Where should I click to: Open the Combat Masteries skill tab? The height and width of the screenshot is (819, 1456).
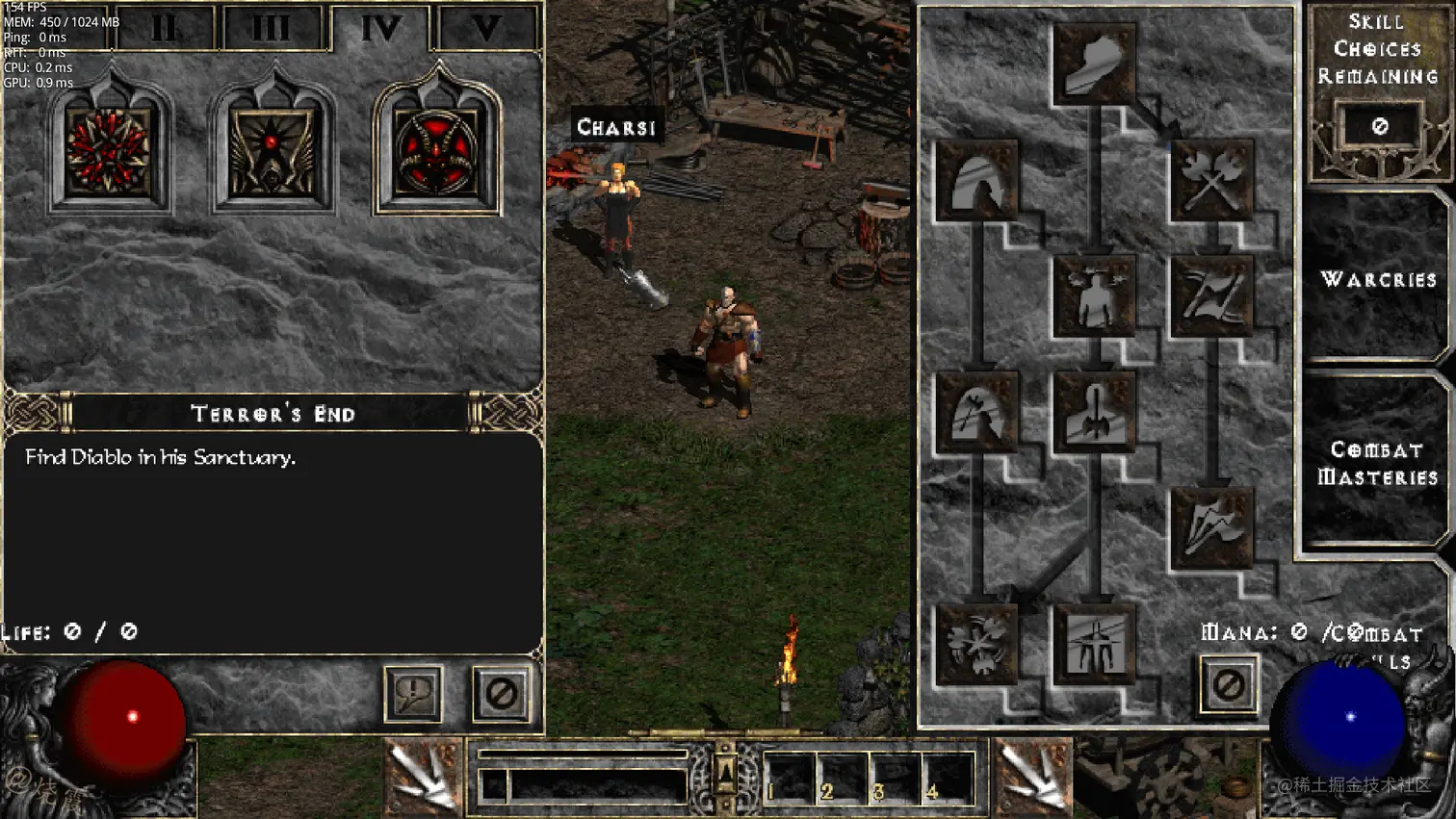click(x=1377, y=464)
